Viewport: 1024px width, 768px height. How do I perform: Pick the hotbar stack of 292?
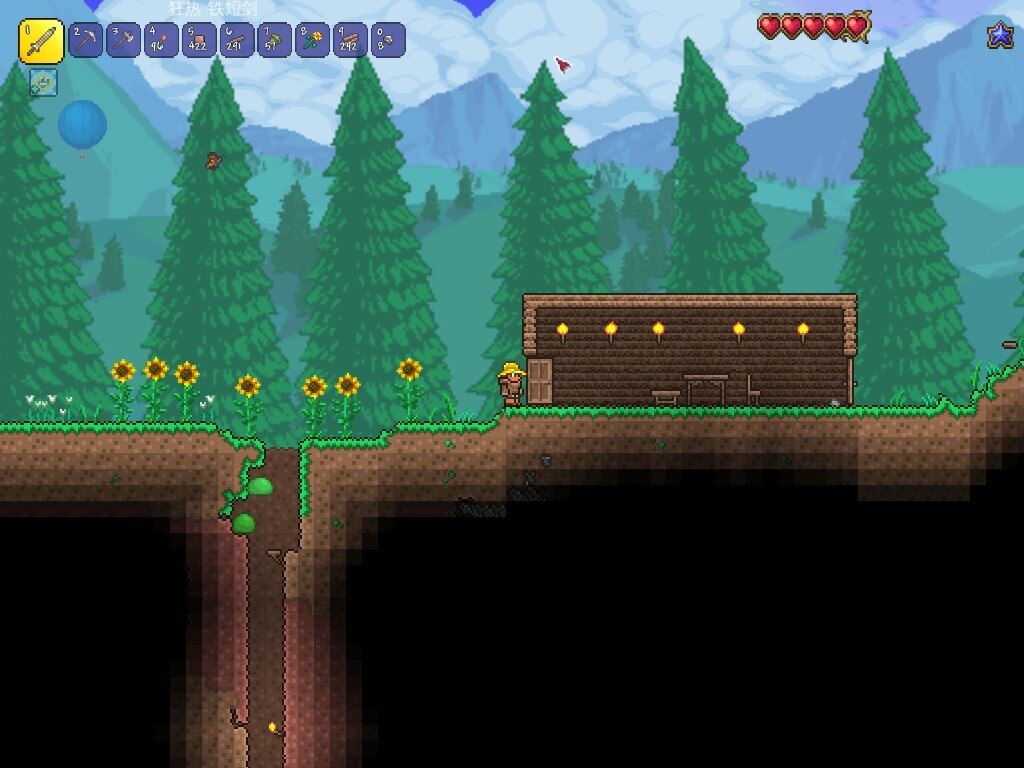(350, 40)
